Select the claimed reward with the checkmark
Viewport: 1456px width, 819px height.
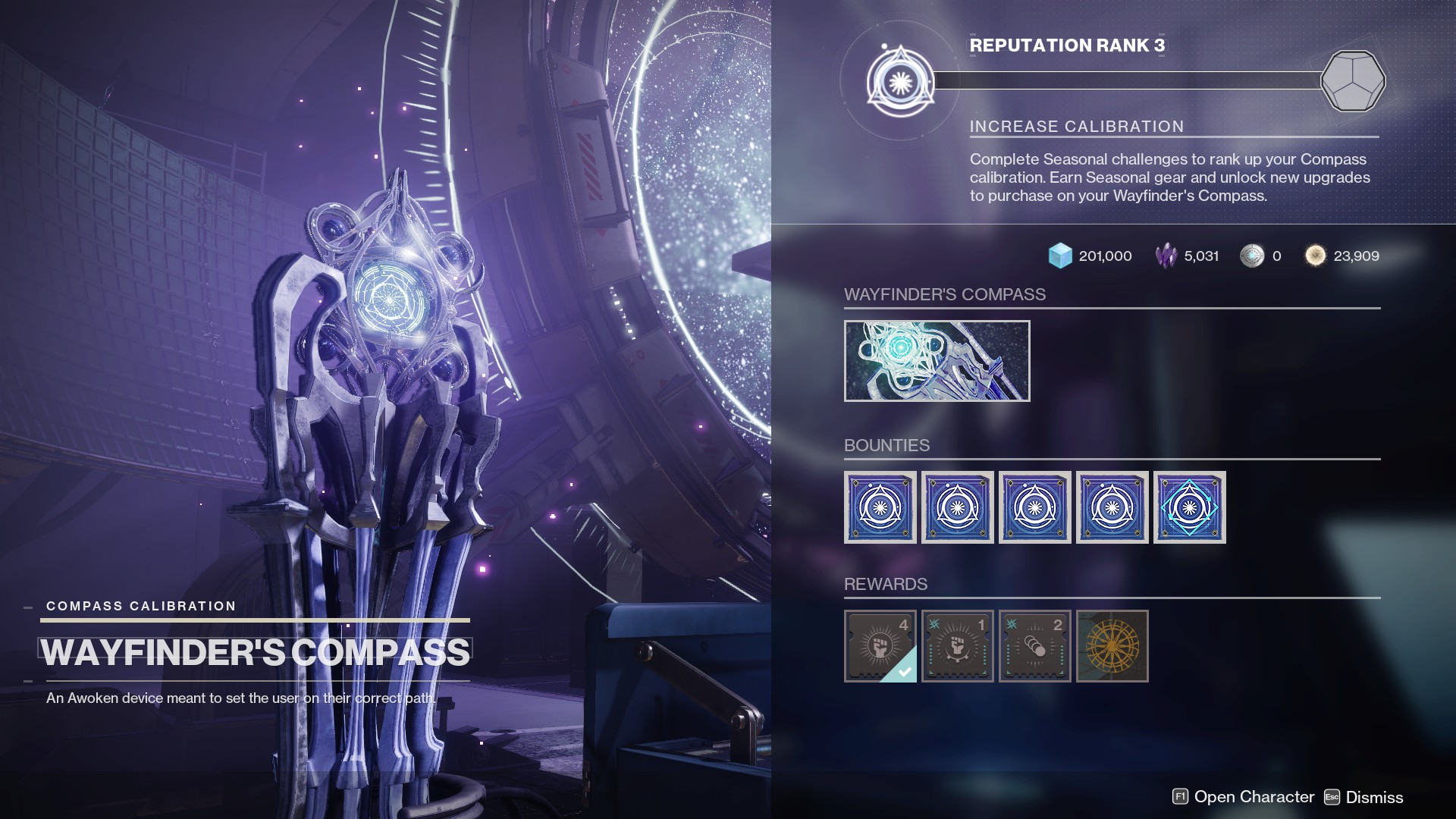coord(880,646)
